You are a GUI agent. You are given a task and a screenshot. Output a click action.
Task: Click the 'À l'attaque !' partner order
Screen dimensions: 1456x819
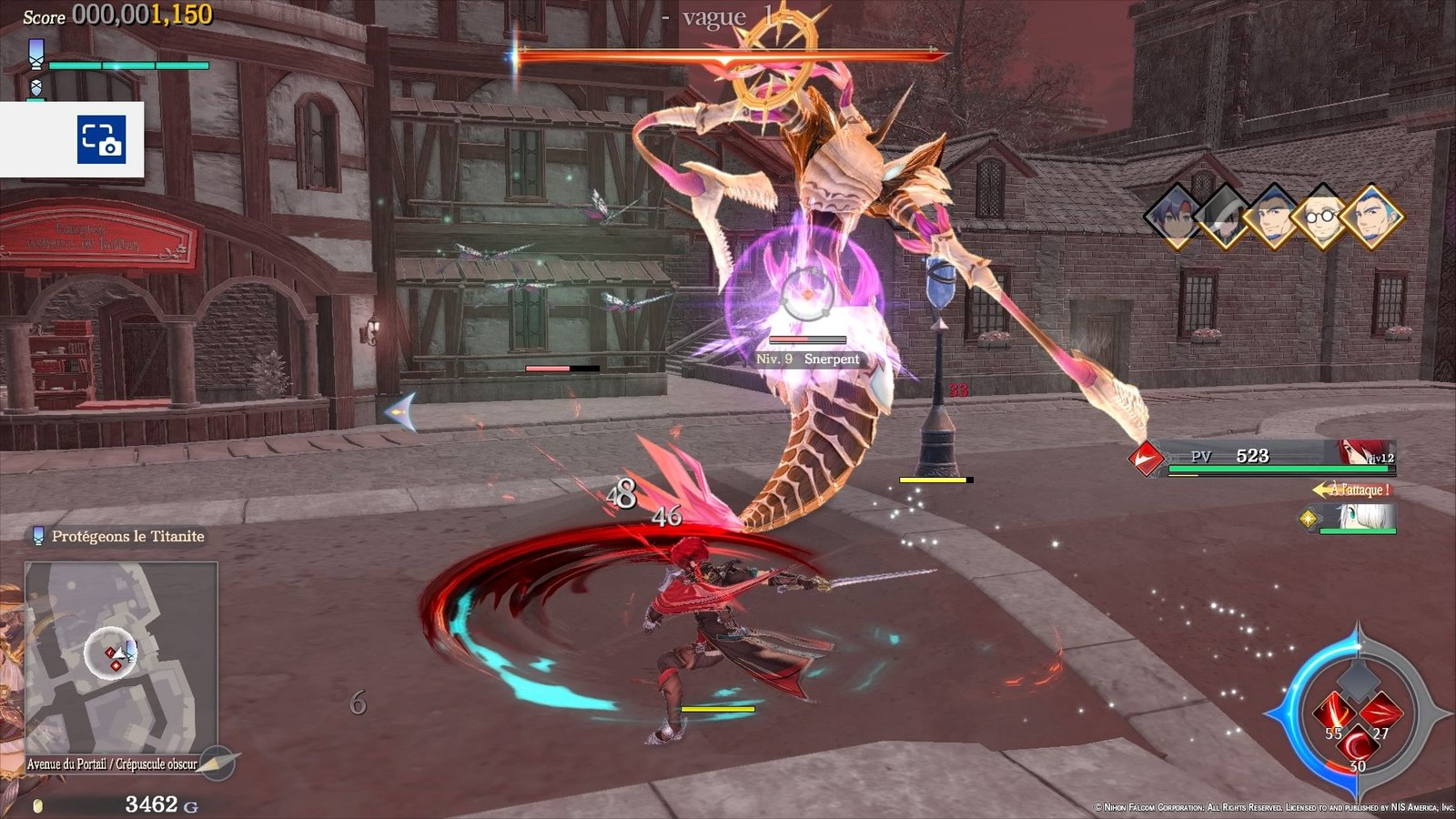1353,490
